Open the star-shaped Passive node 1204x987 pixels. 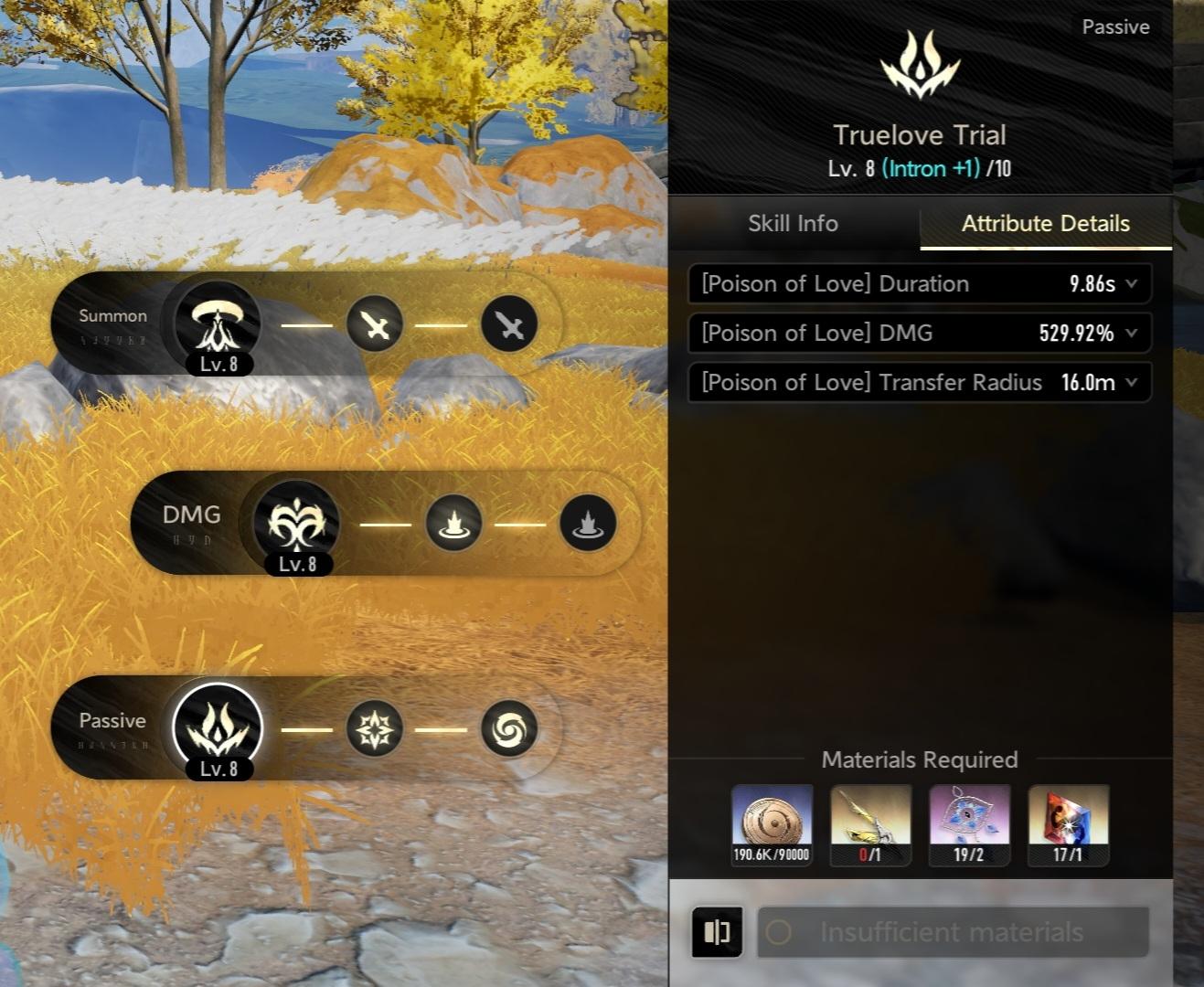coord(375,729)
